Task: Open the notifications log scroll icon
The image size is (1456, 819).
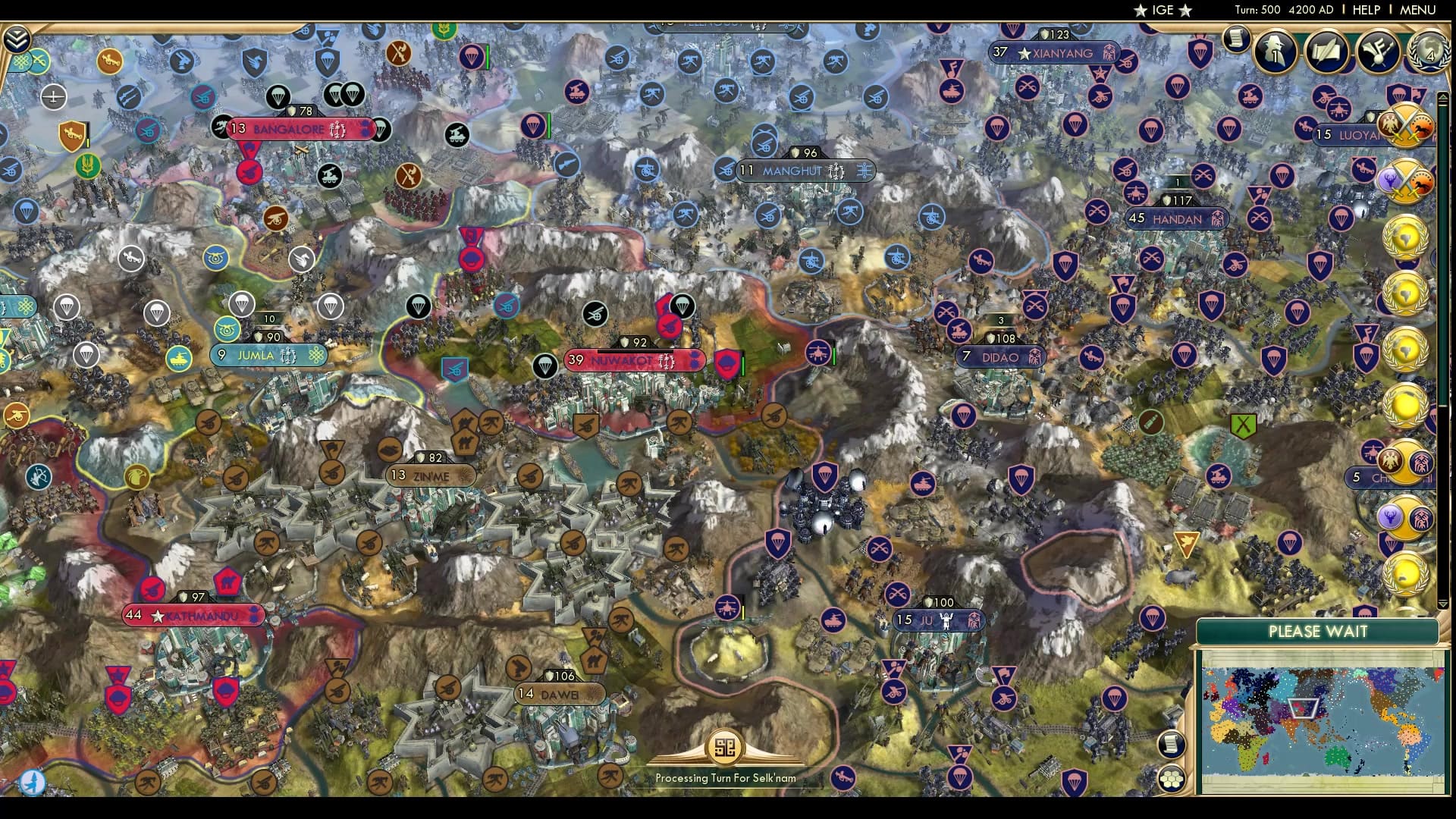Action: (x=1235, y=36)
